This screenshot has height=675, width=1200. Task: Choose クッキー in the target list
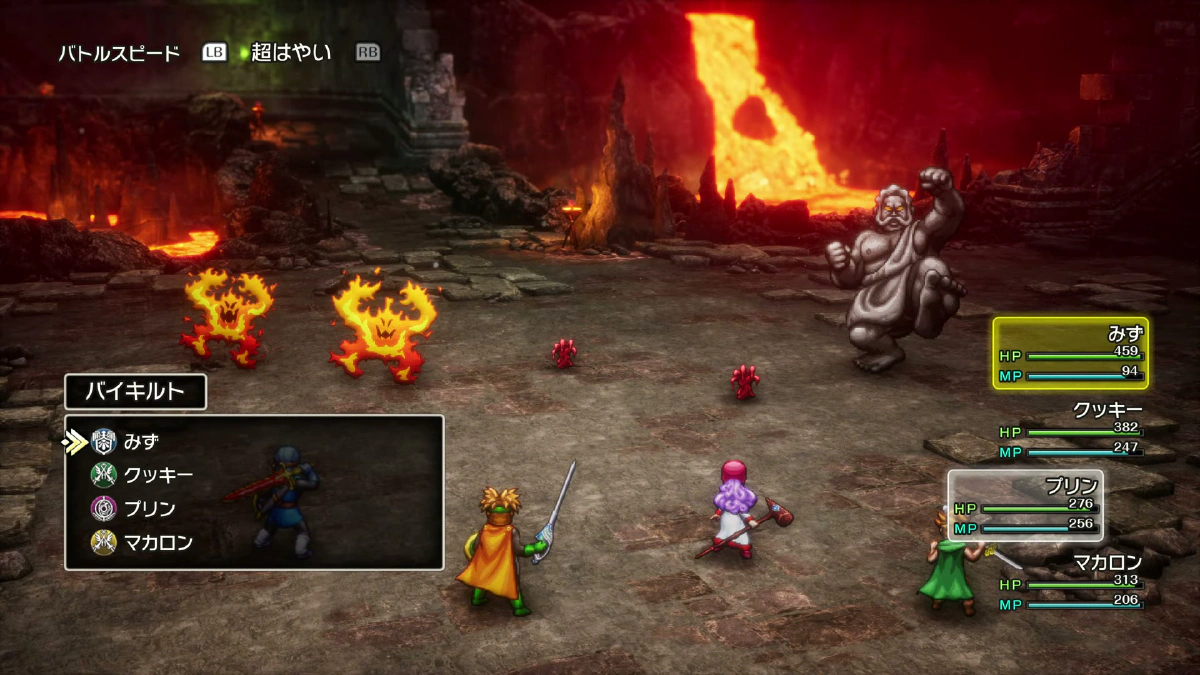[x=157, y=475]
